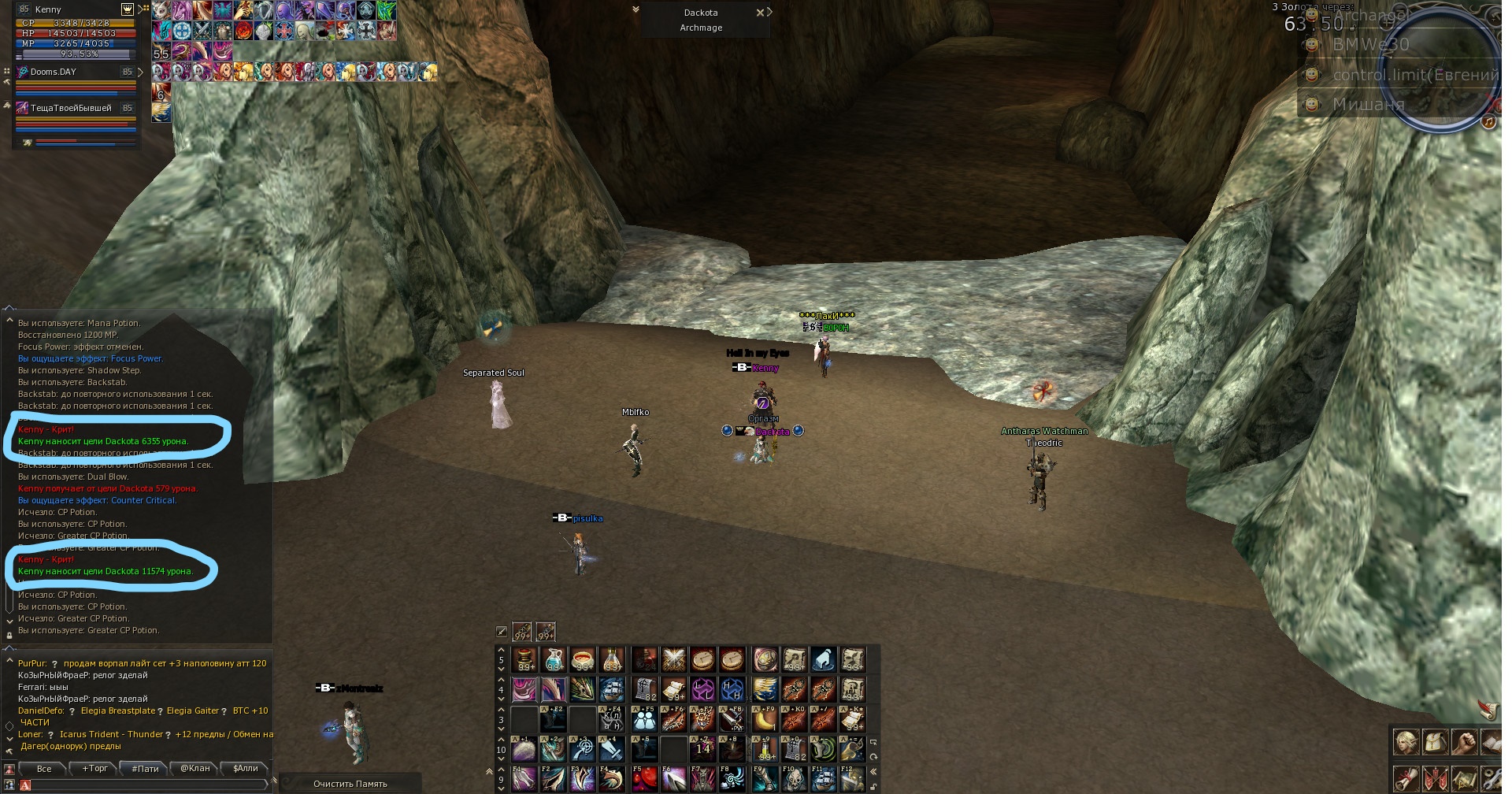Toggle the music note button by minimap
The height and width of the screenshot is (794, 1512).
(x=1488, y=121)
